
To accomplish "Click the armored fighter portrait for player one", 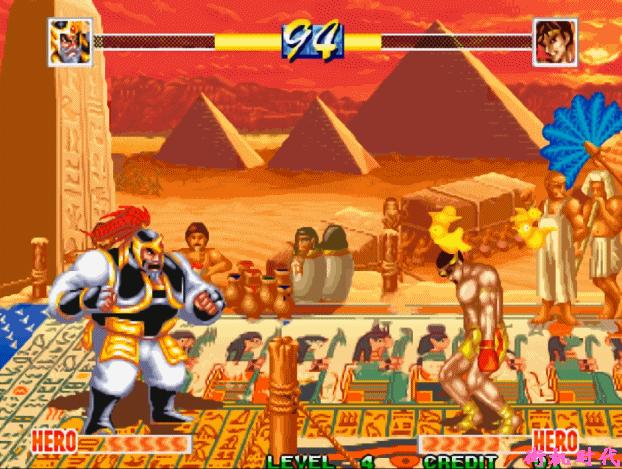I will tap(70, 42).
